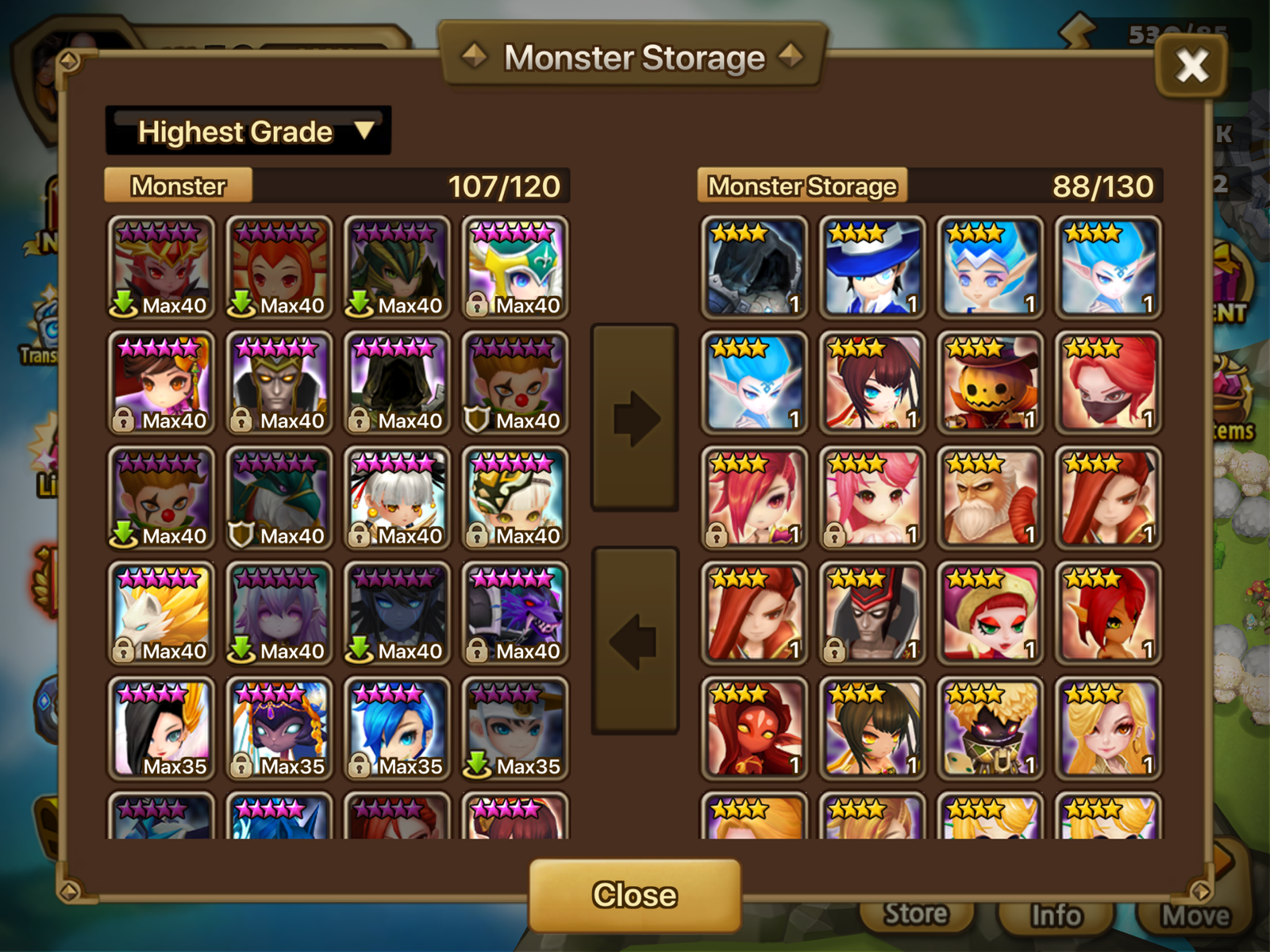
Task: Switch to the Monster Storage tab
Action: 803,186
